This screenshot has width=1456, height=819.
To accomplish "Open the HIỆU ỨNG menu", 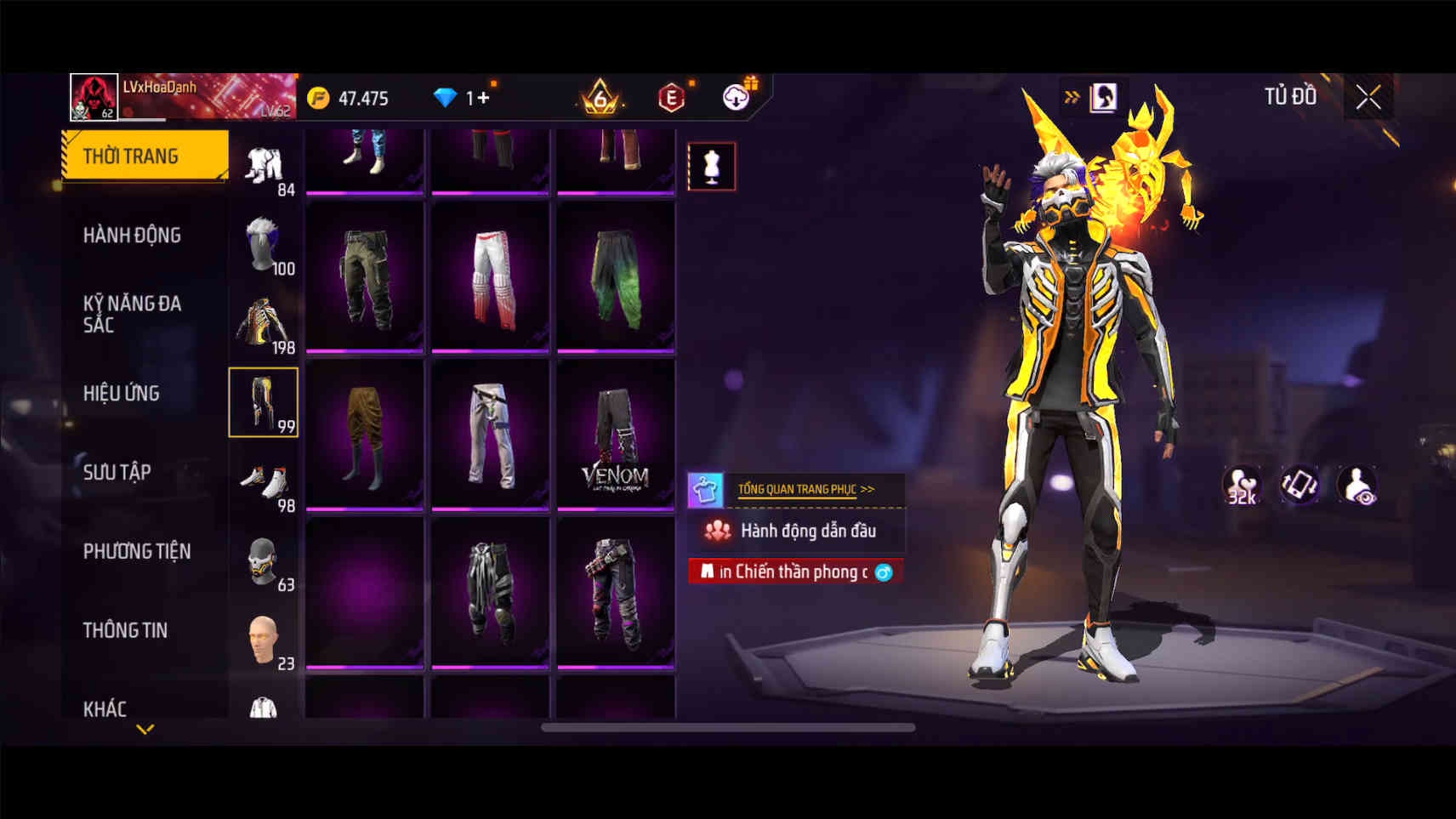I will [x=122, y=393].
